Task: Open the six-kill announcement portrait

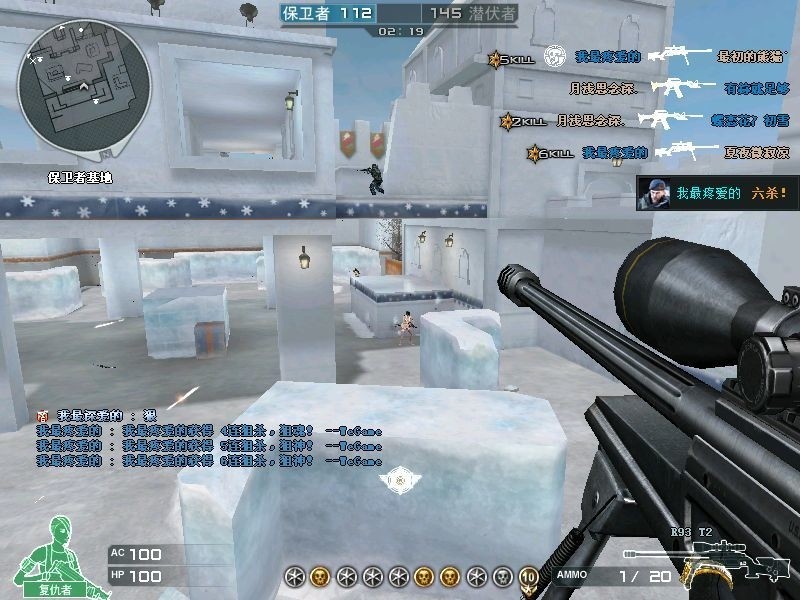Action: (x=656, y=191)
